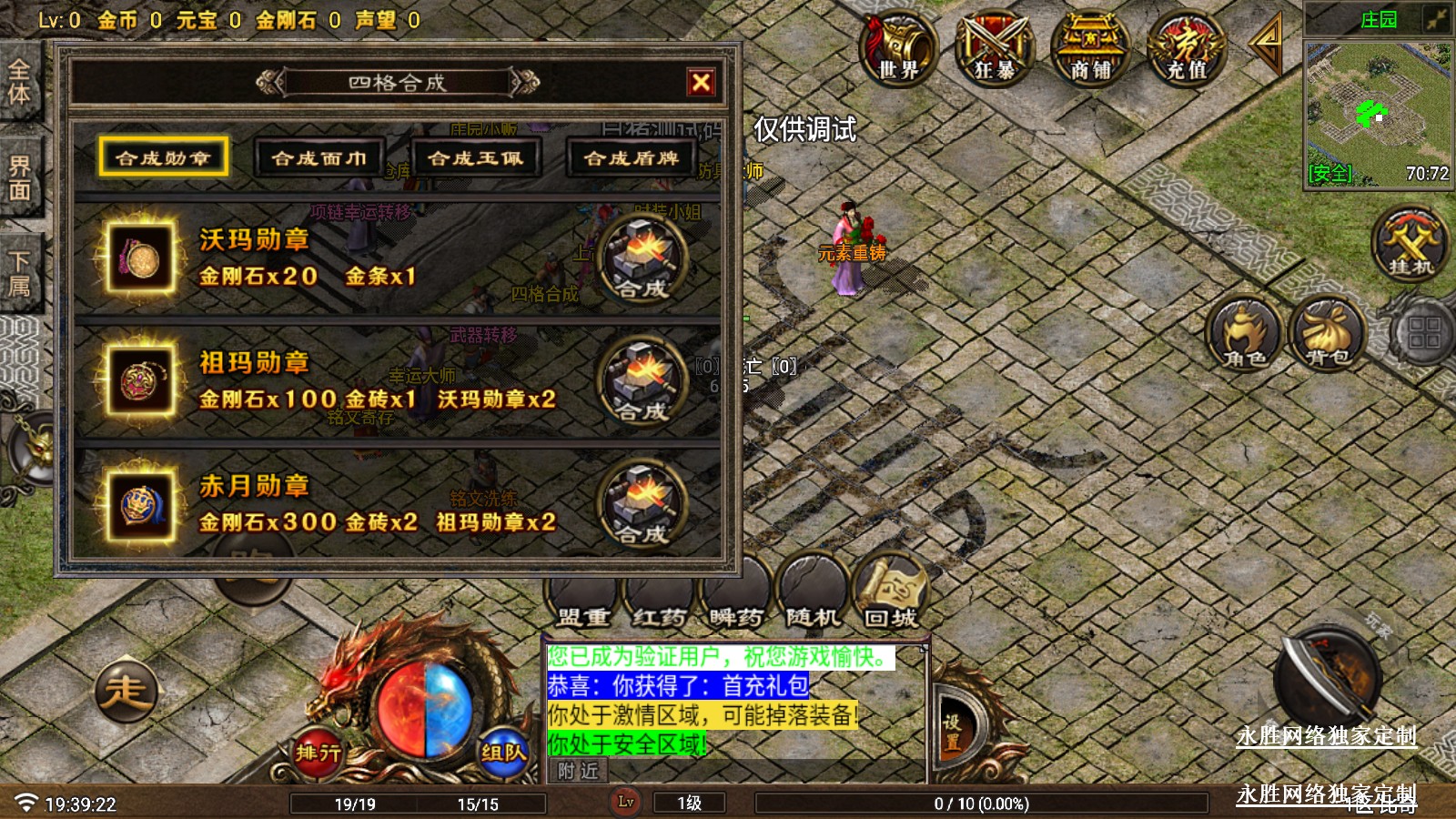
Task: Open the 充值 recharge screen
Action: click(x=1187, y=47)
